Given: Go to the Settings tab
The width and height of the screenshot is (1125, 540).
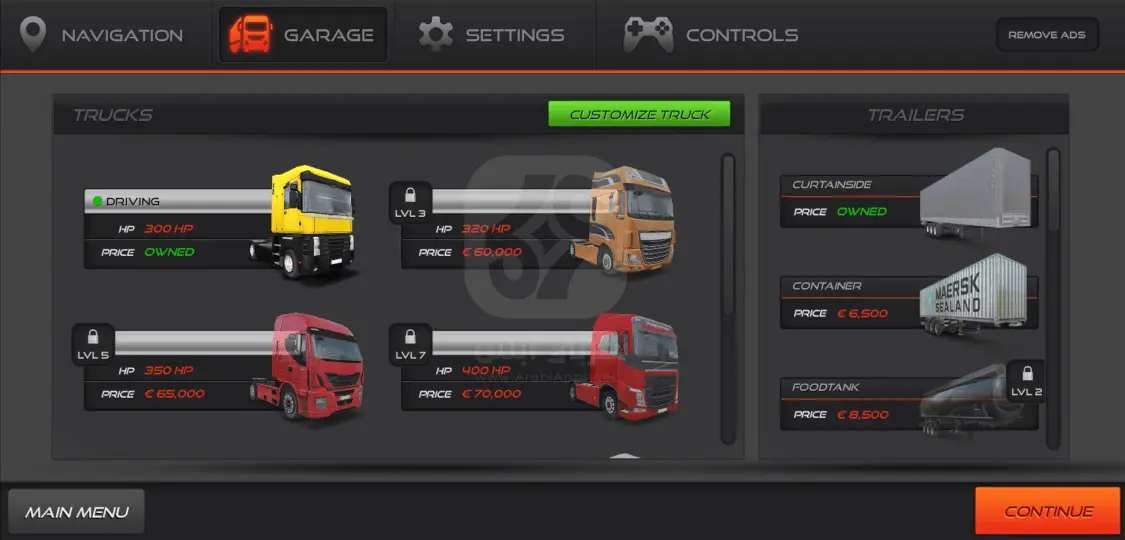Looking at the screenshot, I should (492, 35).
